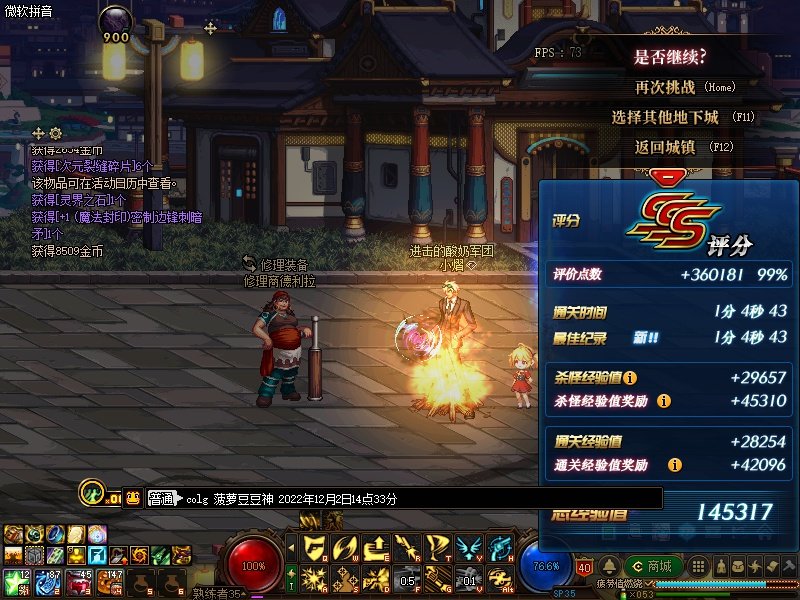Click the 普通 chat channel selector
The height and width of the screenshot is (600, 800).
[x=162, y=498]
